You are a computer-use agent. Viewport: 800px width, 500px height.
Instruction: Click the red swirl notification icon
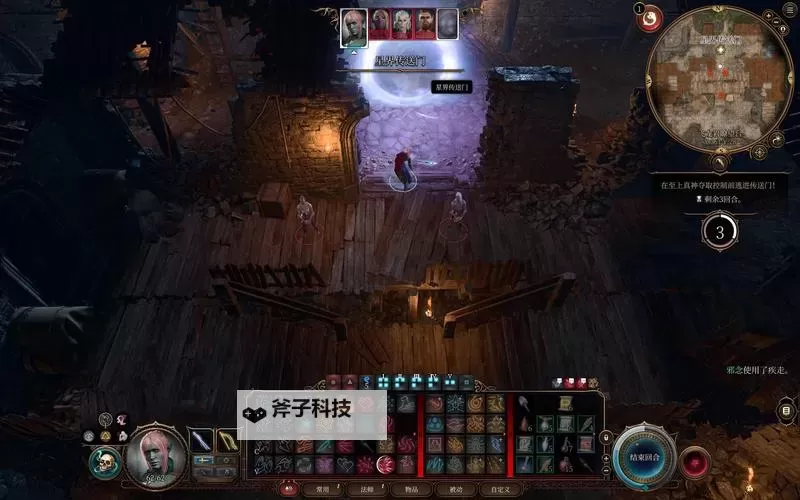(651, 17)
